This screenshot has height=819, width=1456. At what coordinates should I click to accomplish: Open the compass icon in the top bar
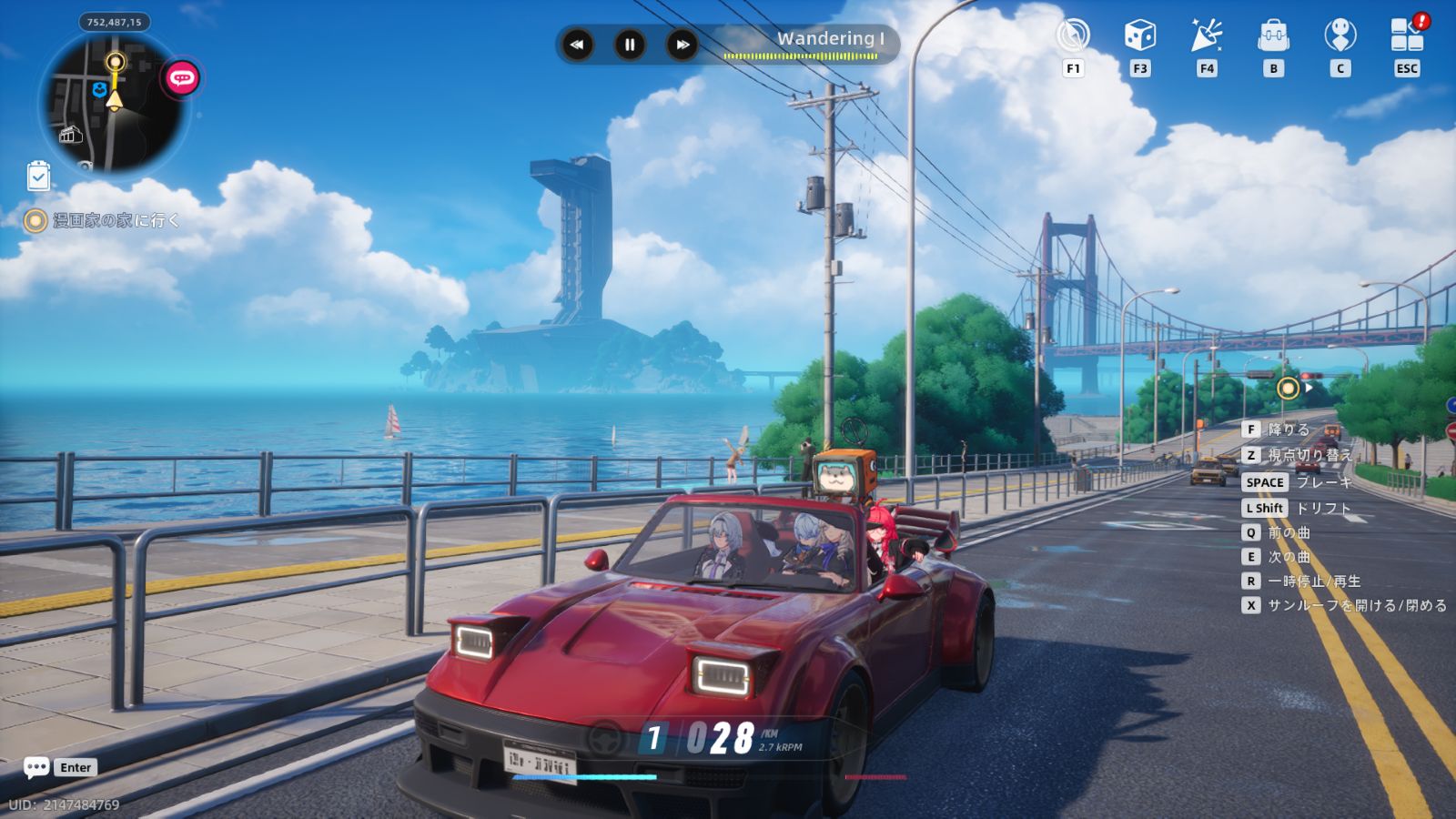point(1073,36)
